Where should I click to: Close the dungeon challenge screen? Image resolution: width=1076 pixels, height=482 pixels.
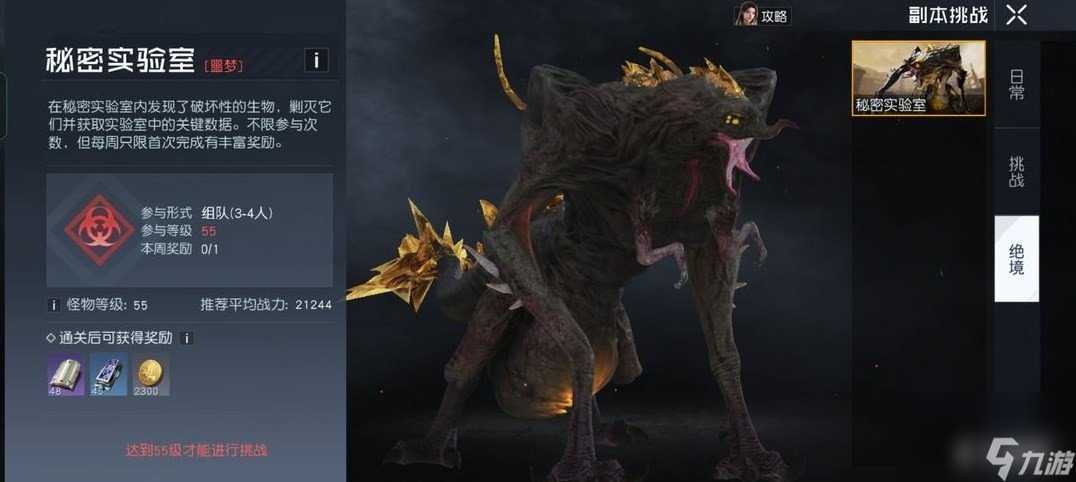[x=1016, y=15]
